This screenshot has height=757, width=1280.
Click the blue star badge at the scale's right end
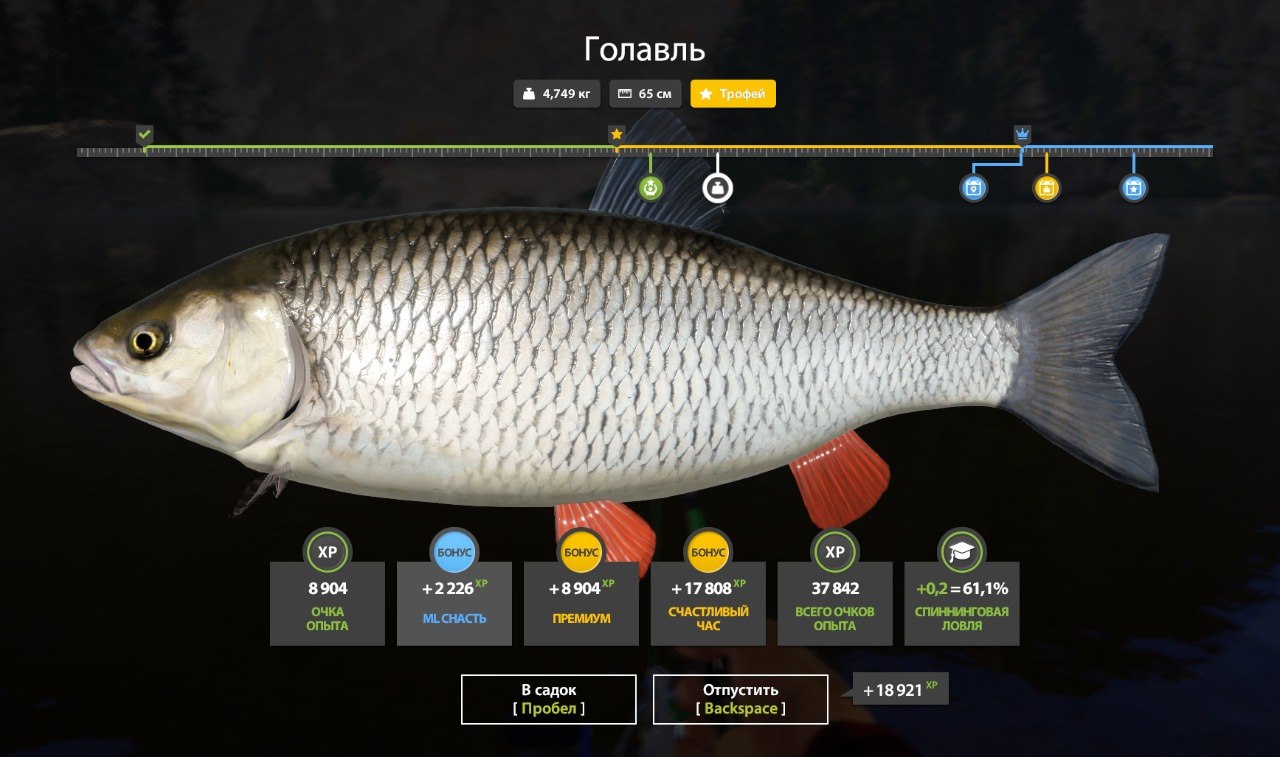pyautogui.click(x=1133, y=186)
